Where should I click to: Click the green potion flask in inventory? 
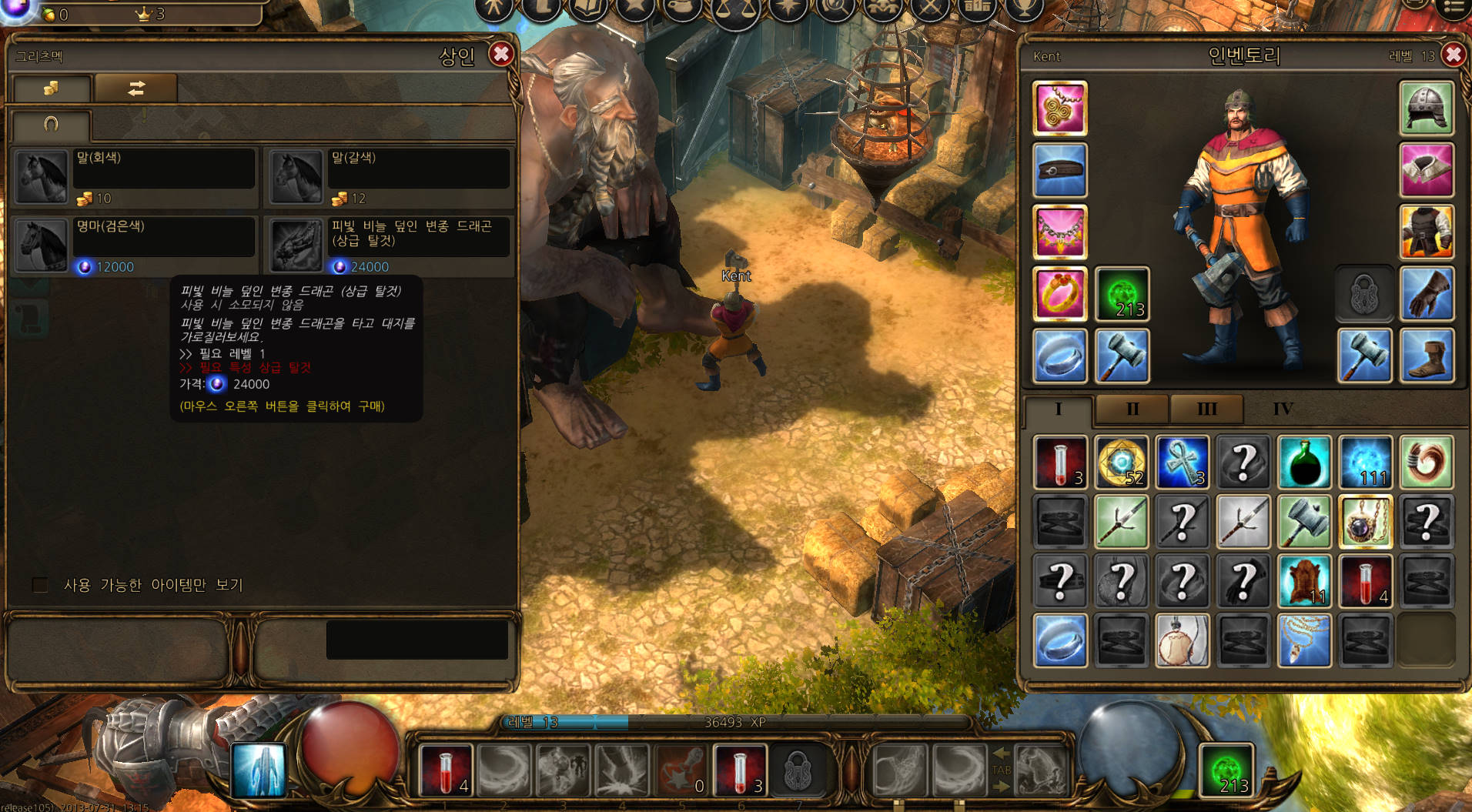click(1304, 462)
